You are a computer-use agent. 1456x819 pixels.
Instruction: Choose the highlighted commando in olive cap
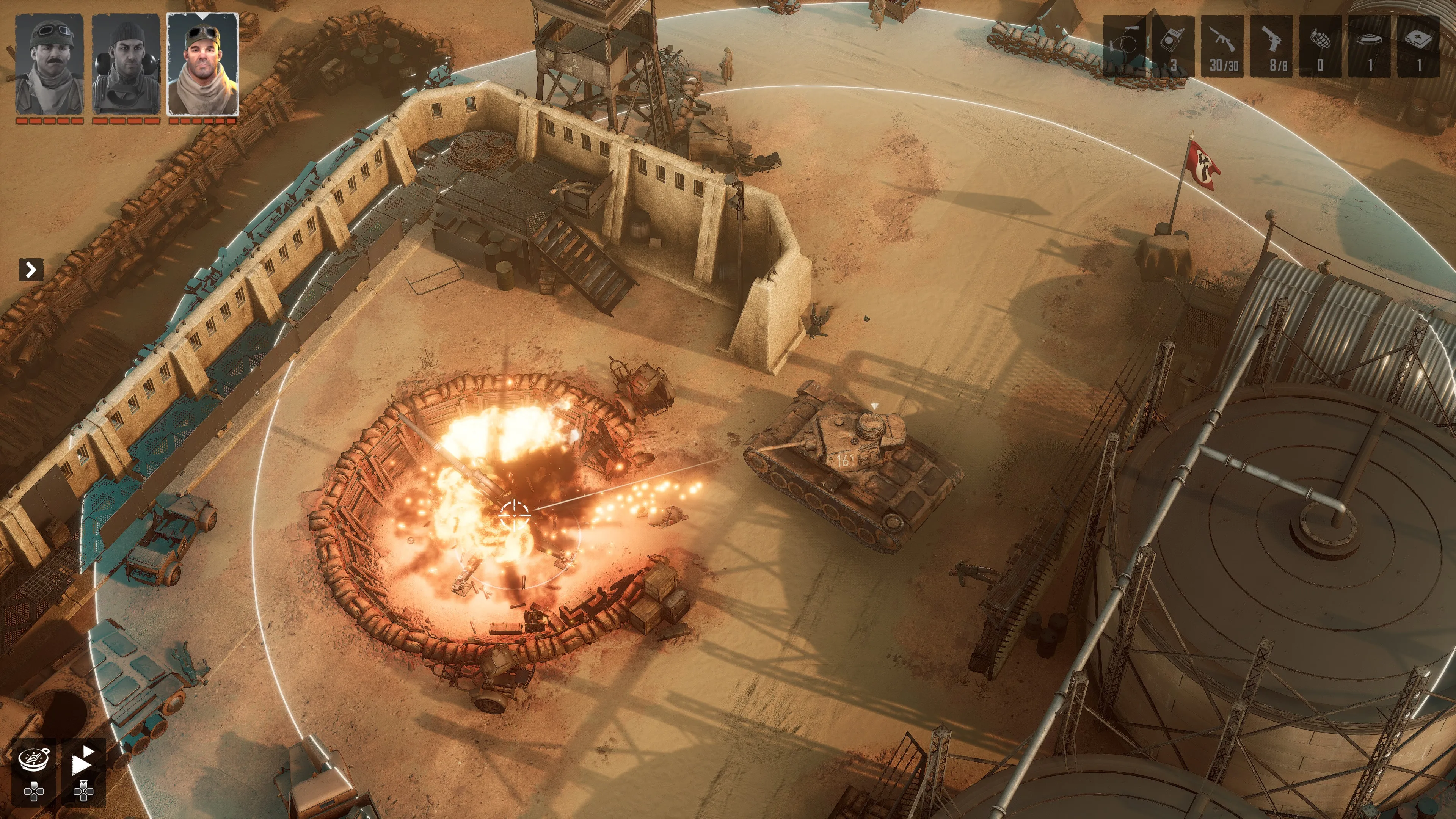pos(203,64)
